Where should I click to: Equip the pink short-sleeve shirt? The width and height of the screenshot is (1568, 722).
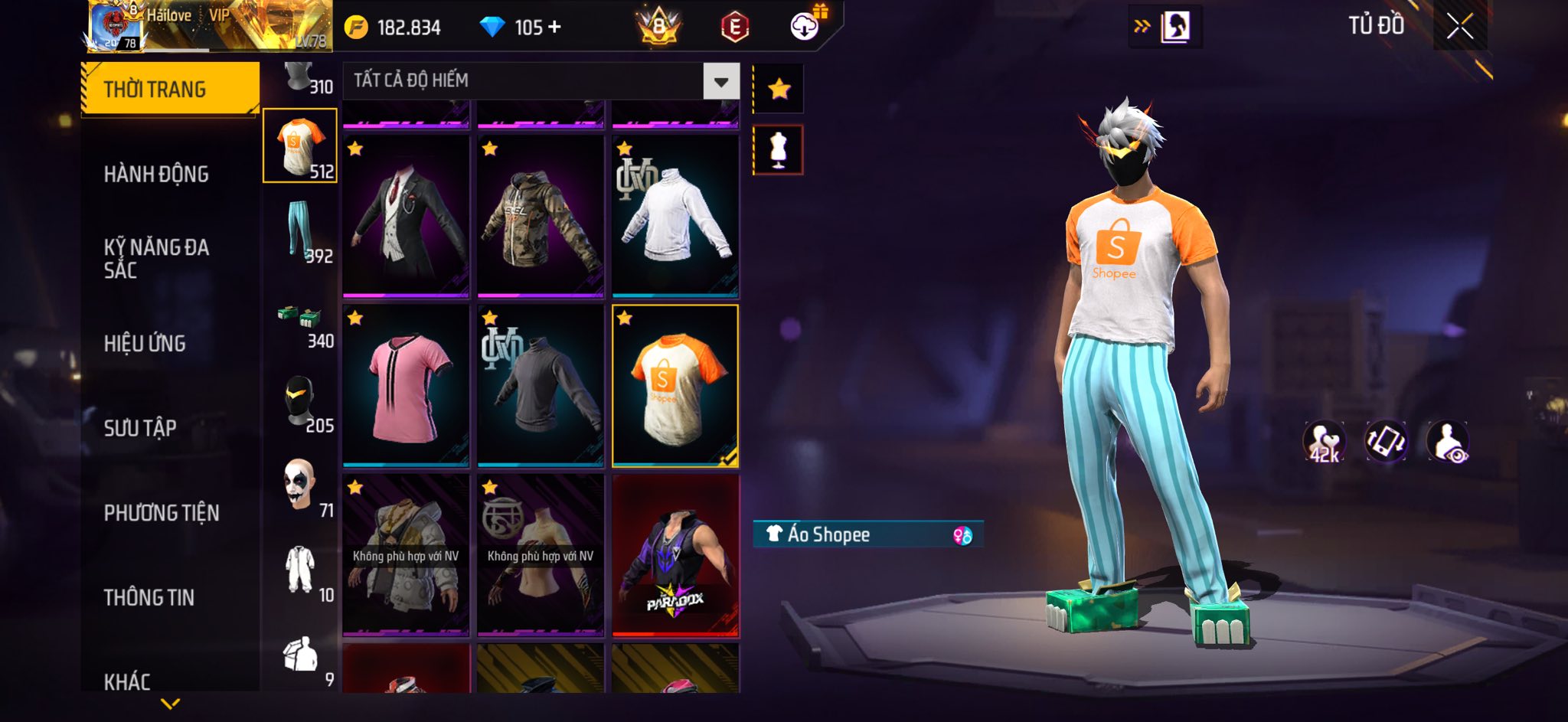point(406,386)
